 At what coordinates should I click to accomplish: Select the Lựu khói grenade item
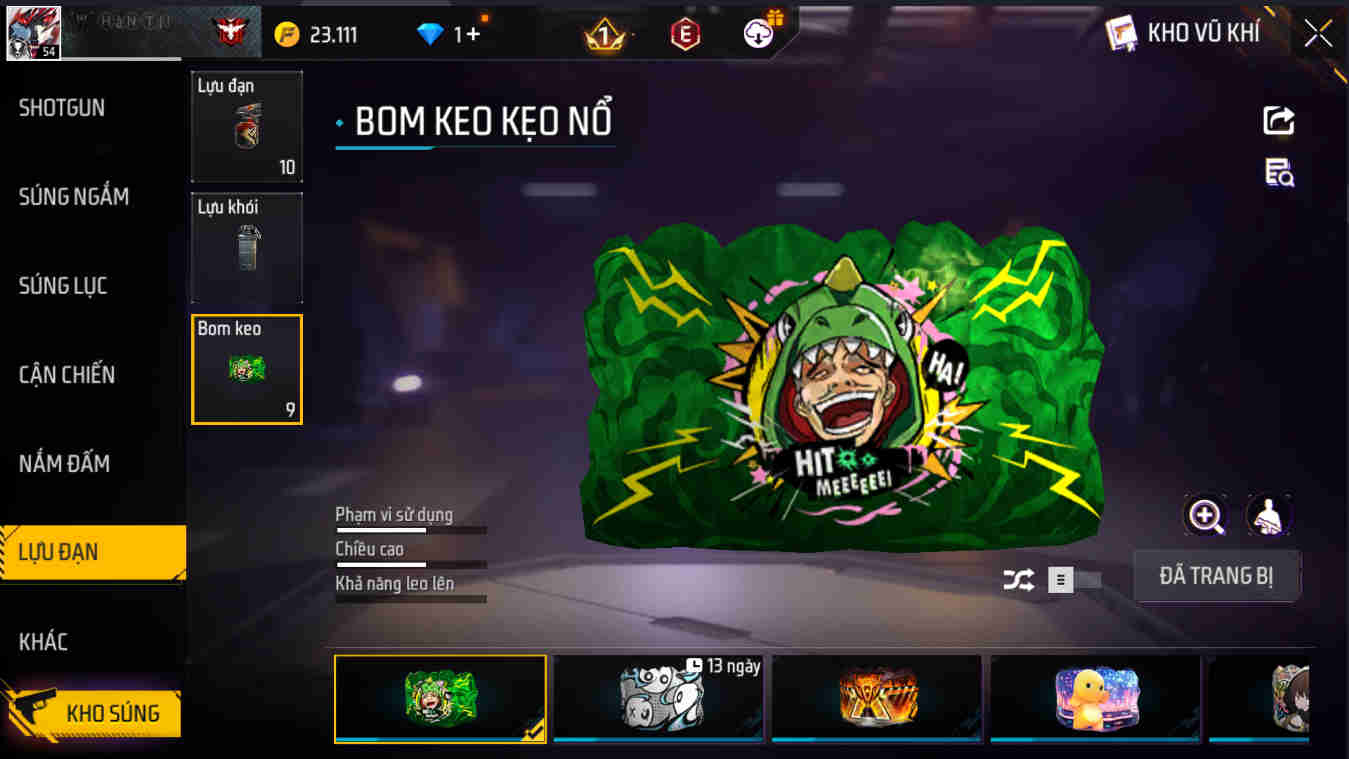pyautogui.click(x=246, y=247)
